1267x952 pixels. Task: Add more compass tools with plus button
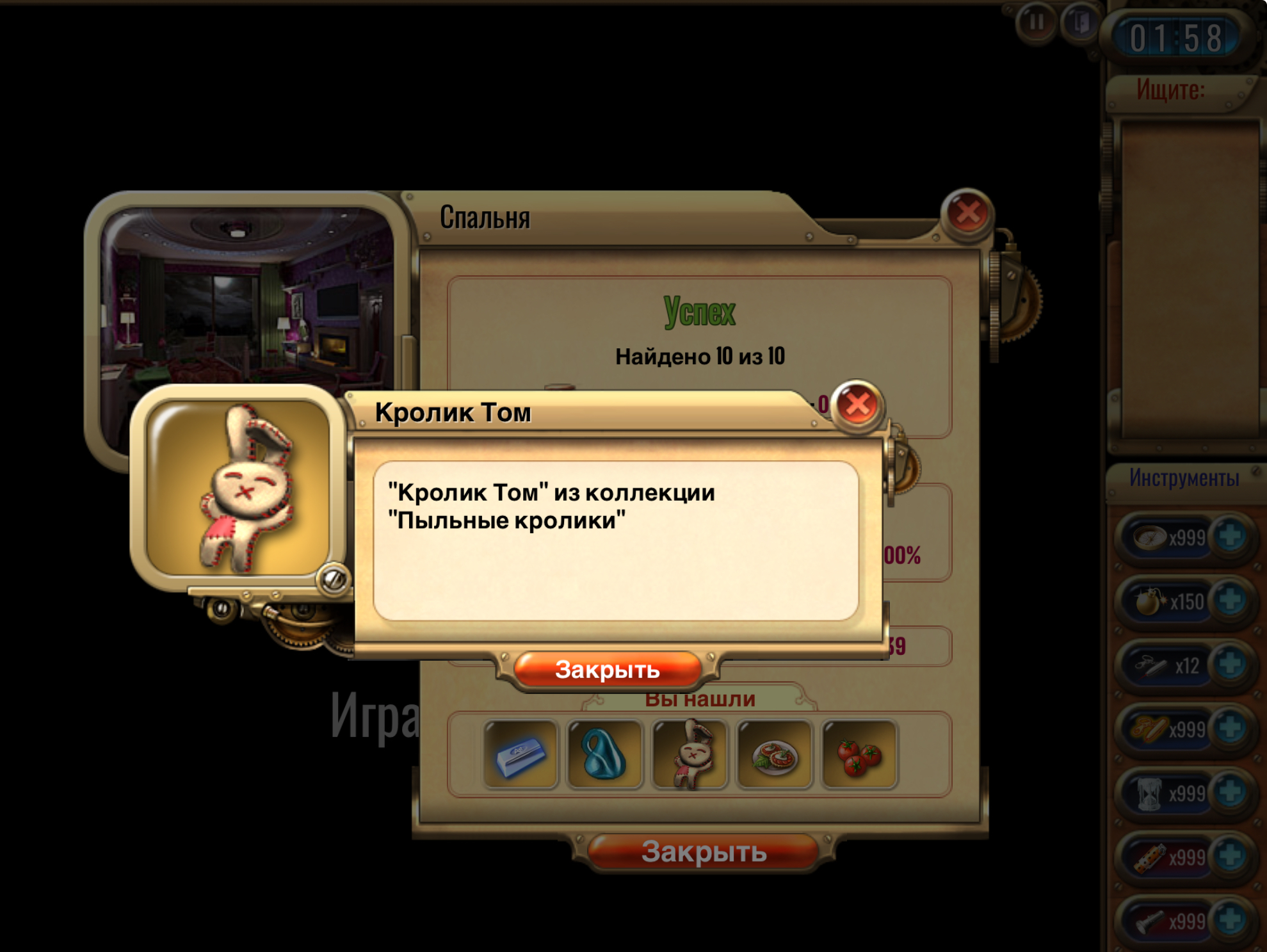tap(1230, 537)
